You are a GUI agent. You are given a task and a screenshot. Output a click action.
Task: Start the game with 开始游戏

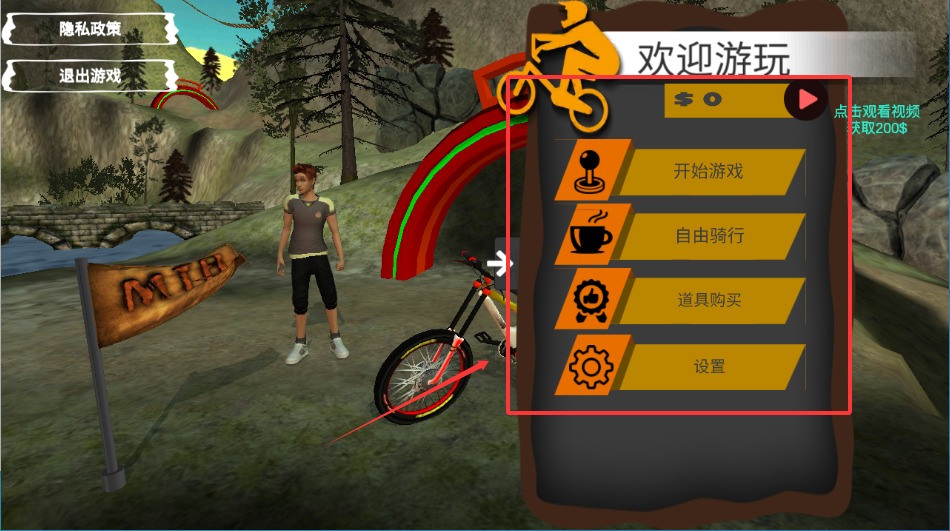pyautogui.click(x=708, y=172)
